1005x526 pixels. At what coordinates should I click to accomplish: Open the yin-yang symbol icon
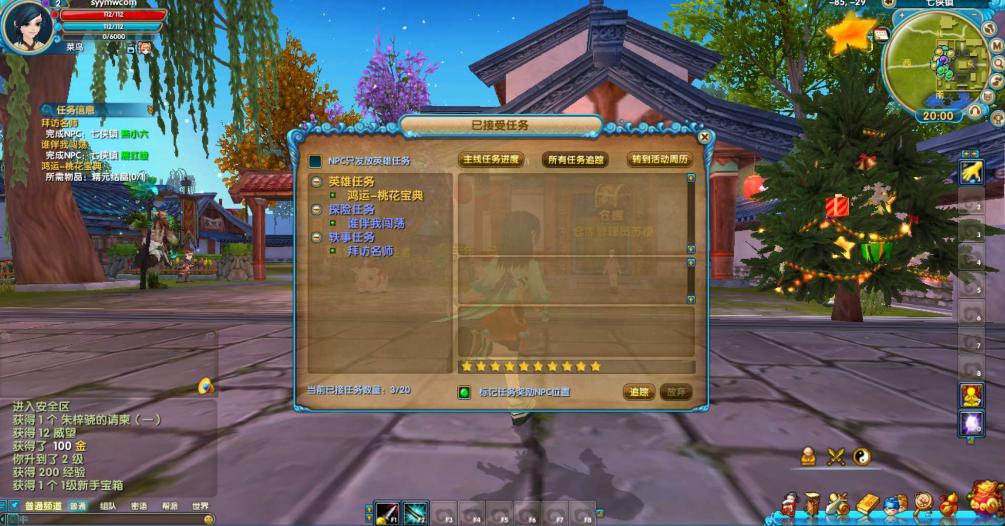click(862, 457)
